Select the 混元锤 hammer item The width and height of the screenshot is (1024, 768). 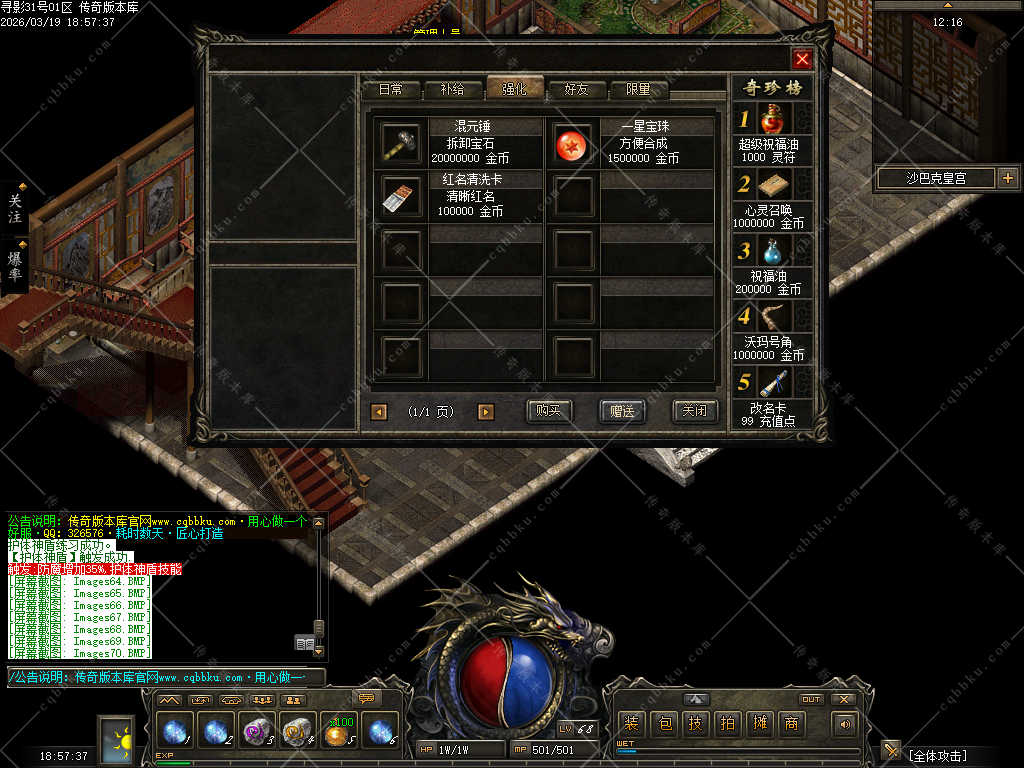coord(401,145)
